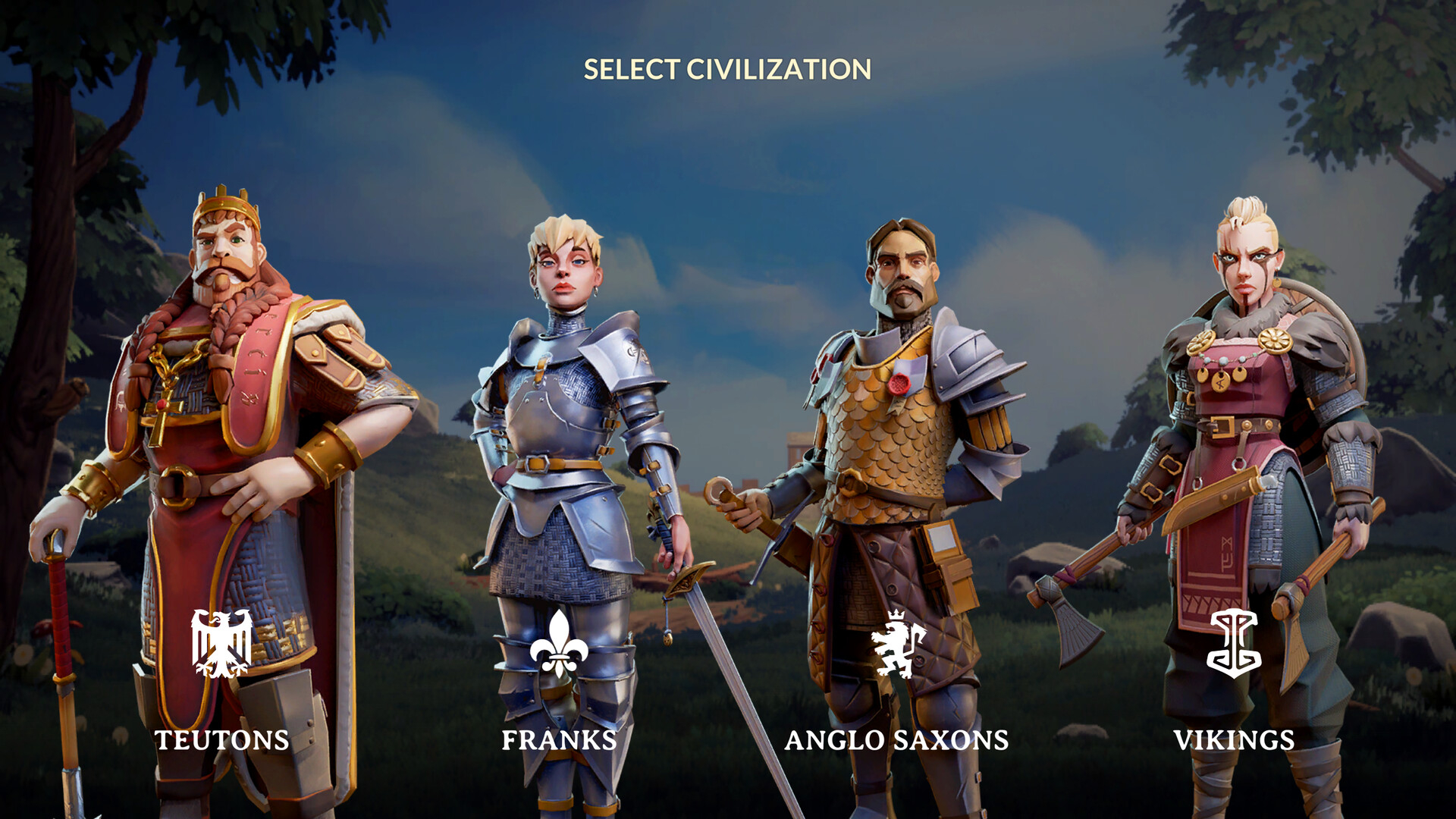Select the Vikings hammer emblem
This screenshot has width=1456, height=819.
click(1234, 644)
